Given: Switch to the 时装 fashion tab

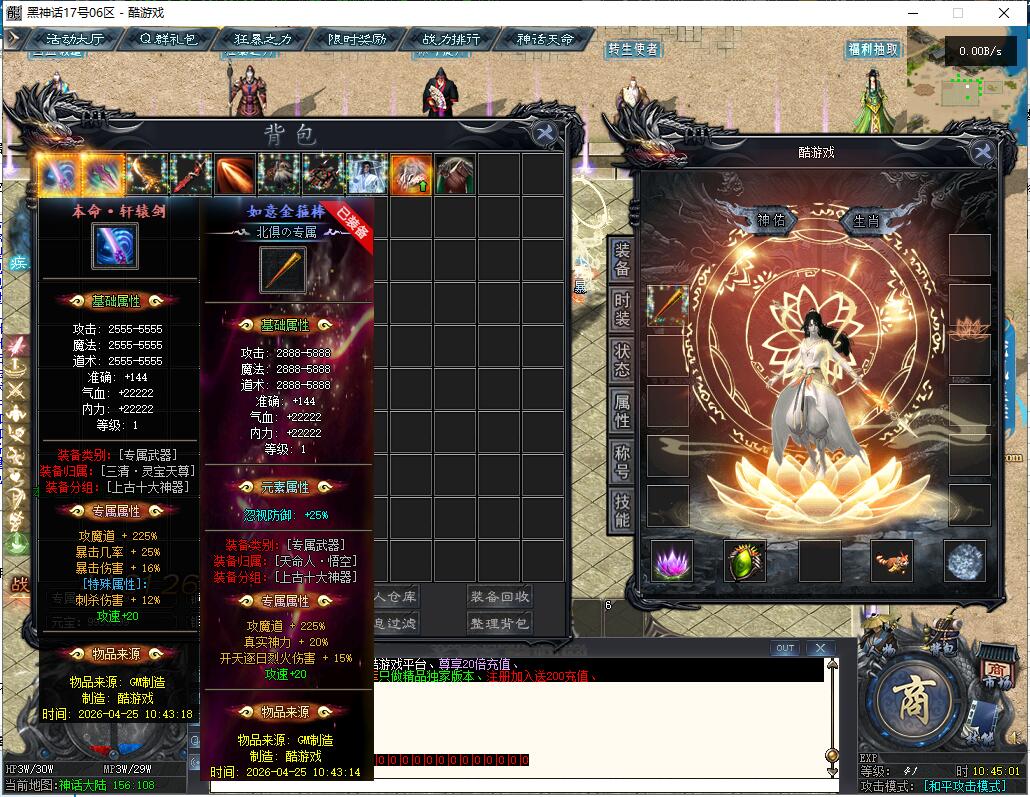Looking at the screenshot, I should click(x=621, y=311).
